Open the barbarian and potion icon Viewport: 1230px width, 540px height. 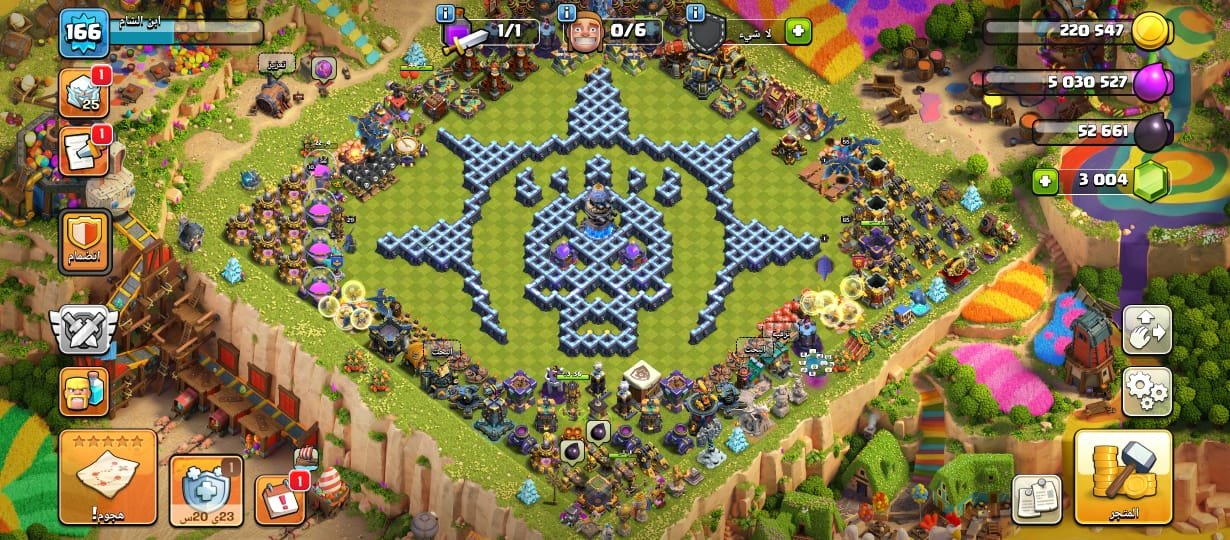click(84, 391)
